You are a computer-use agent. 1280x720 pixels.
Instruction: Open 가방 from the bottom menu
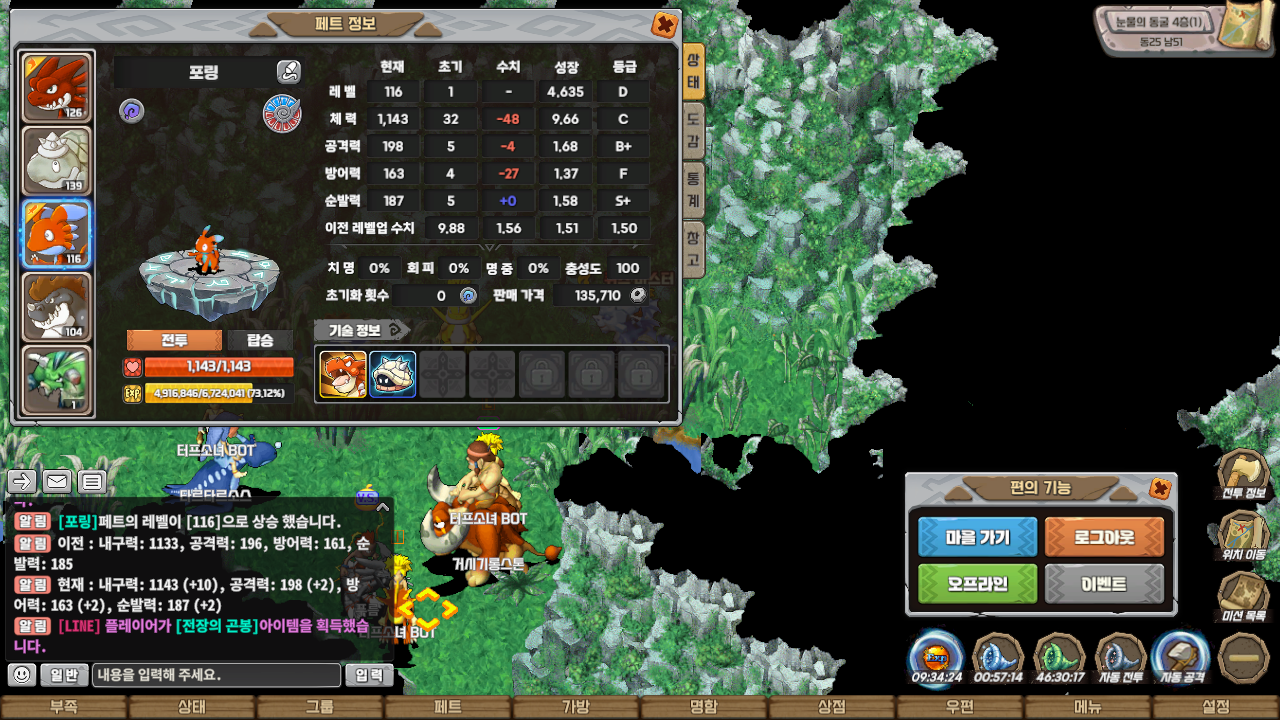click(576, 707)
